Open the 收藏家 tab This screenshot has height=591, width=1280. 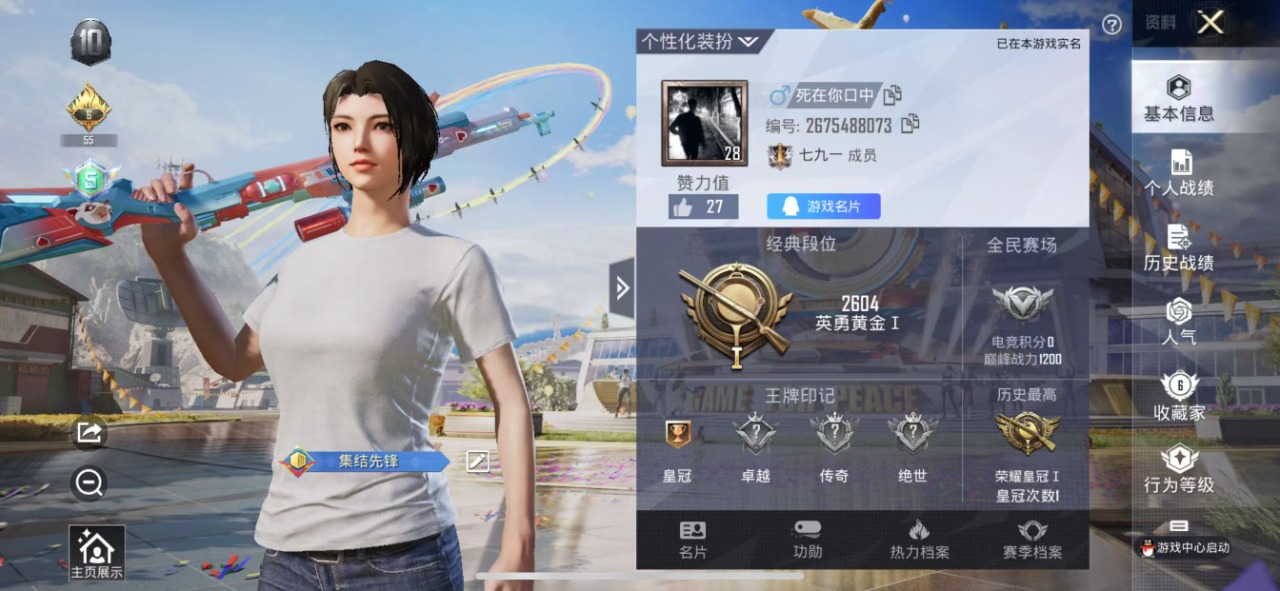(x=1179, y=397)
